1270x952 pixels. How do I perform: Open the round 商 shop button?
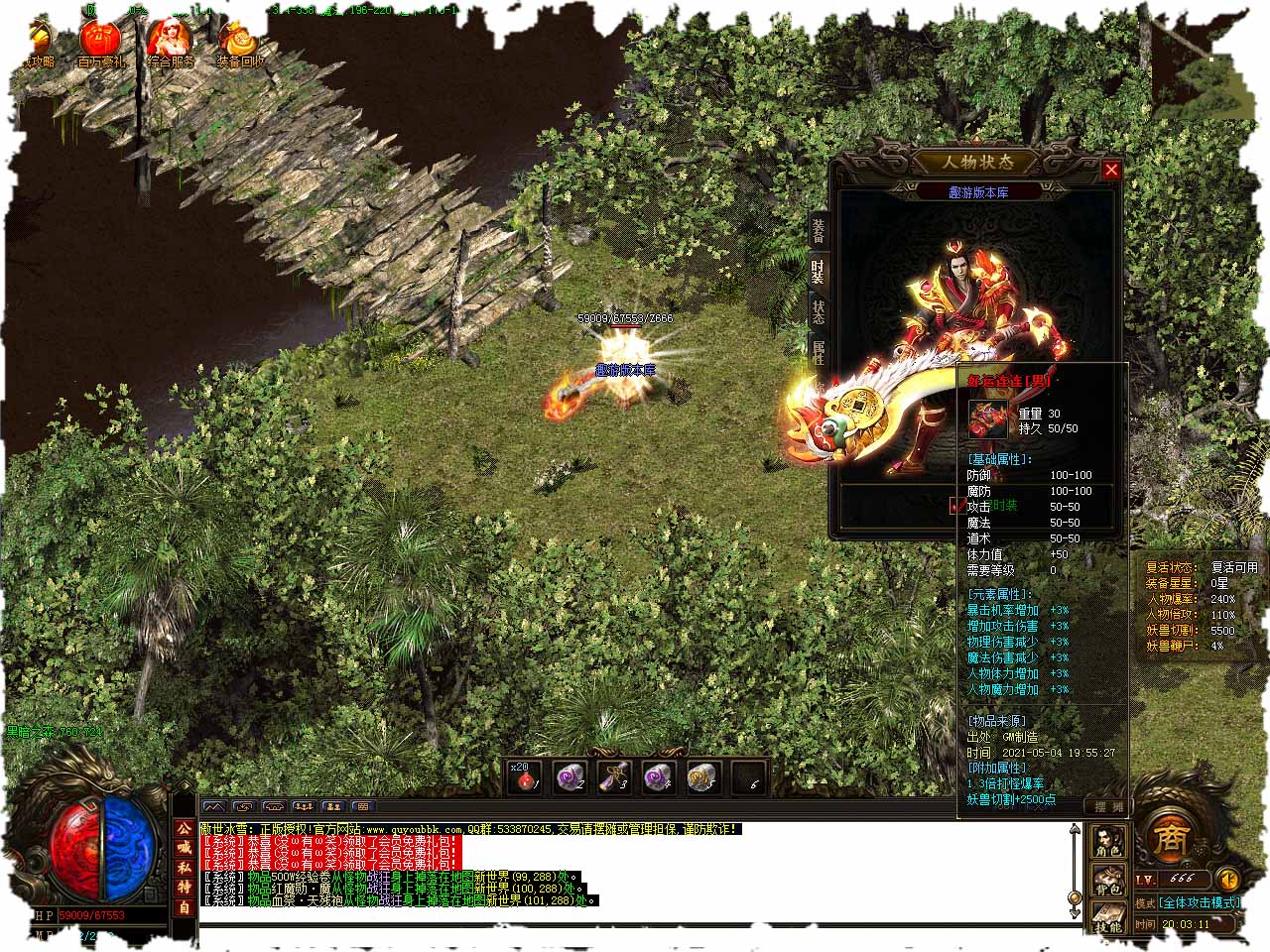(x=1166, y=839)
